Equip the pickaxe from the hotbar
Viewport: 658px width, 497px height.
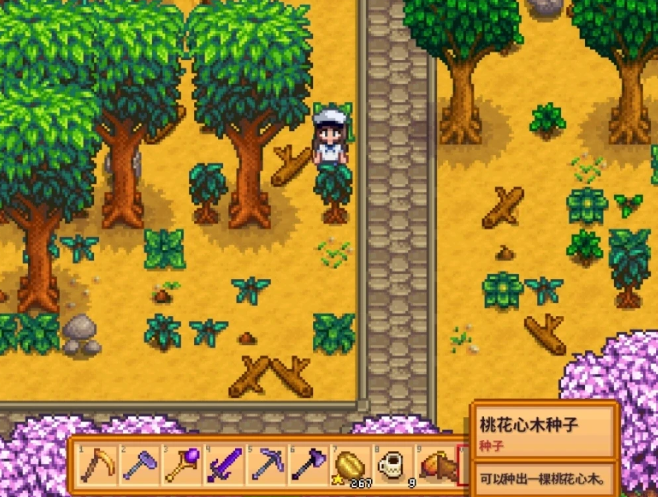[x=266, y=465]
